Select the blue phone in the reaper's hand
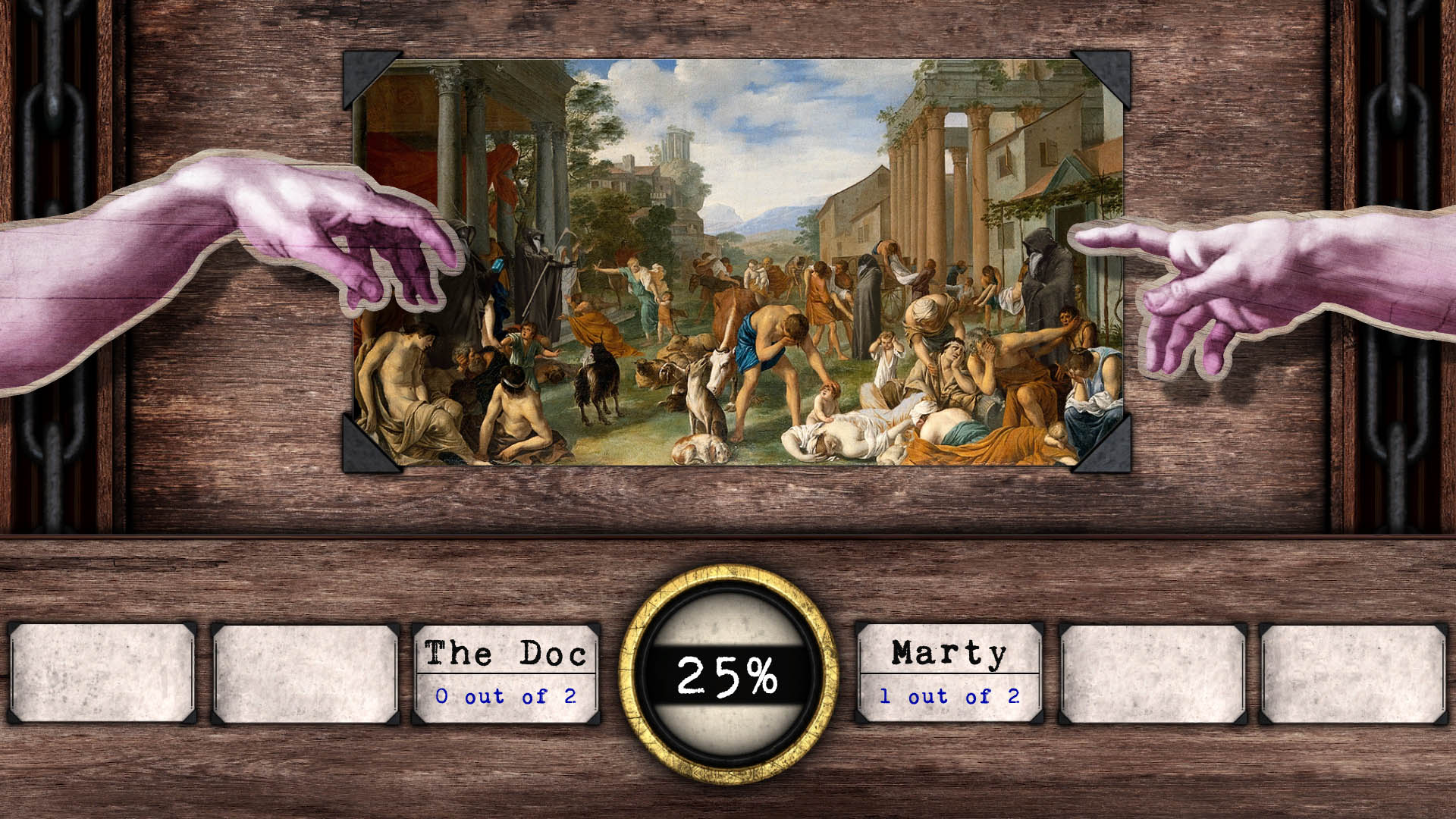1456x819 pixels. [x=498, y=265]
